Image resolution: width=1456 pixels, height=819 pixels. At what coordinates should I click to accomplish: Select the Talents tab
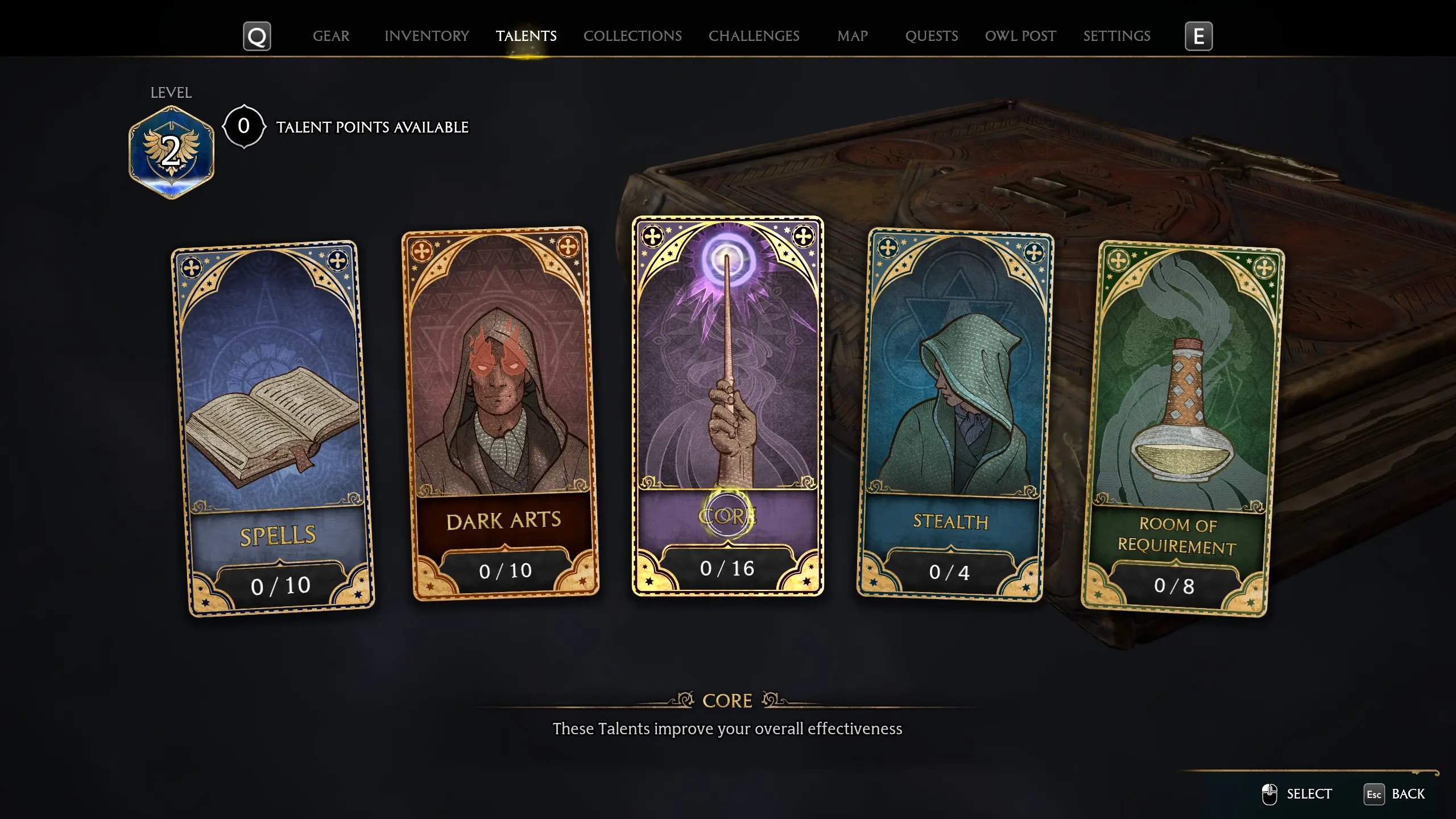point(526,36)
